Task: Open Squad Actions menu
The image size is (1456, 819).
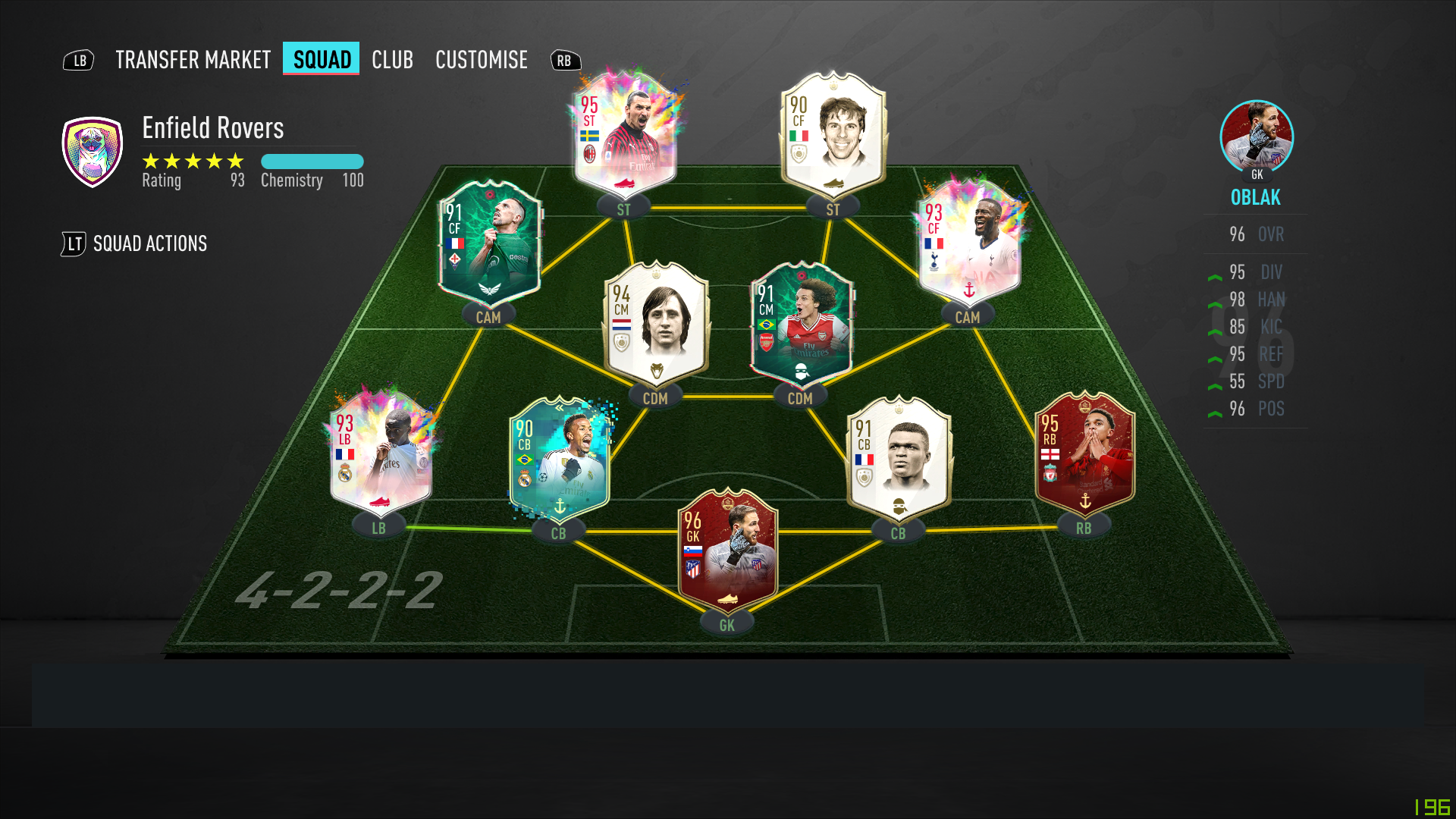Action: click(x=149, y=243)
